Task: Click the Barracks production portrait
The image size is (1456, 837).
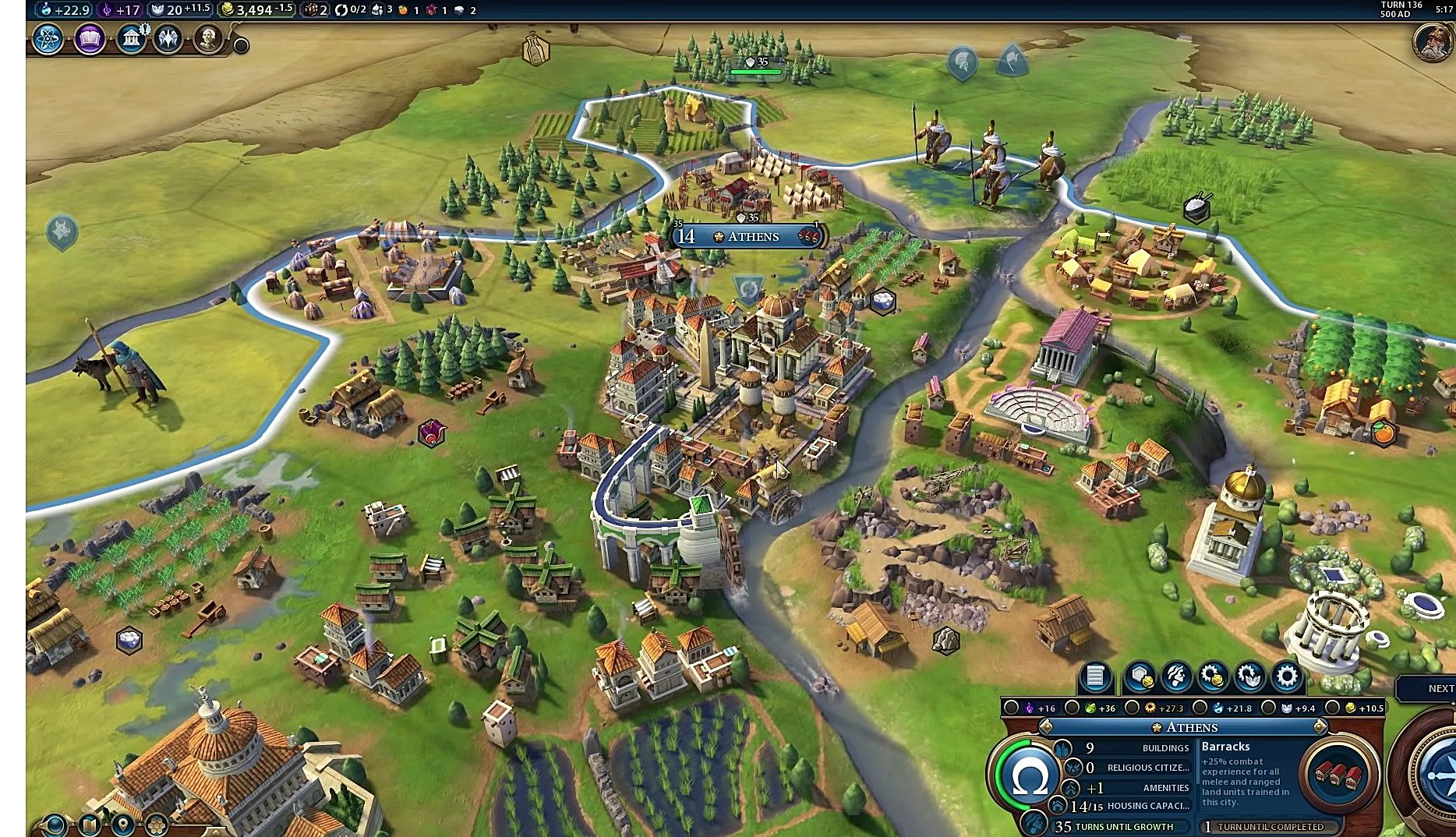Action: pyautogui.click(x=1338, y=773)
